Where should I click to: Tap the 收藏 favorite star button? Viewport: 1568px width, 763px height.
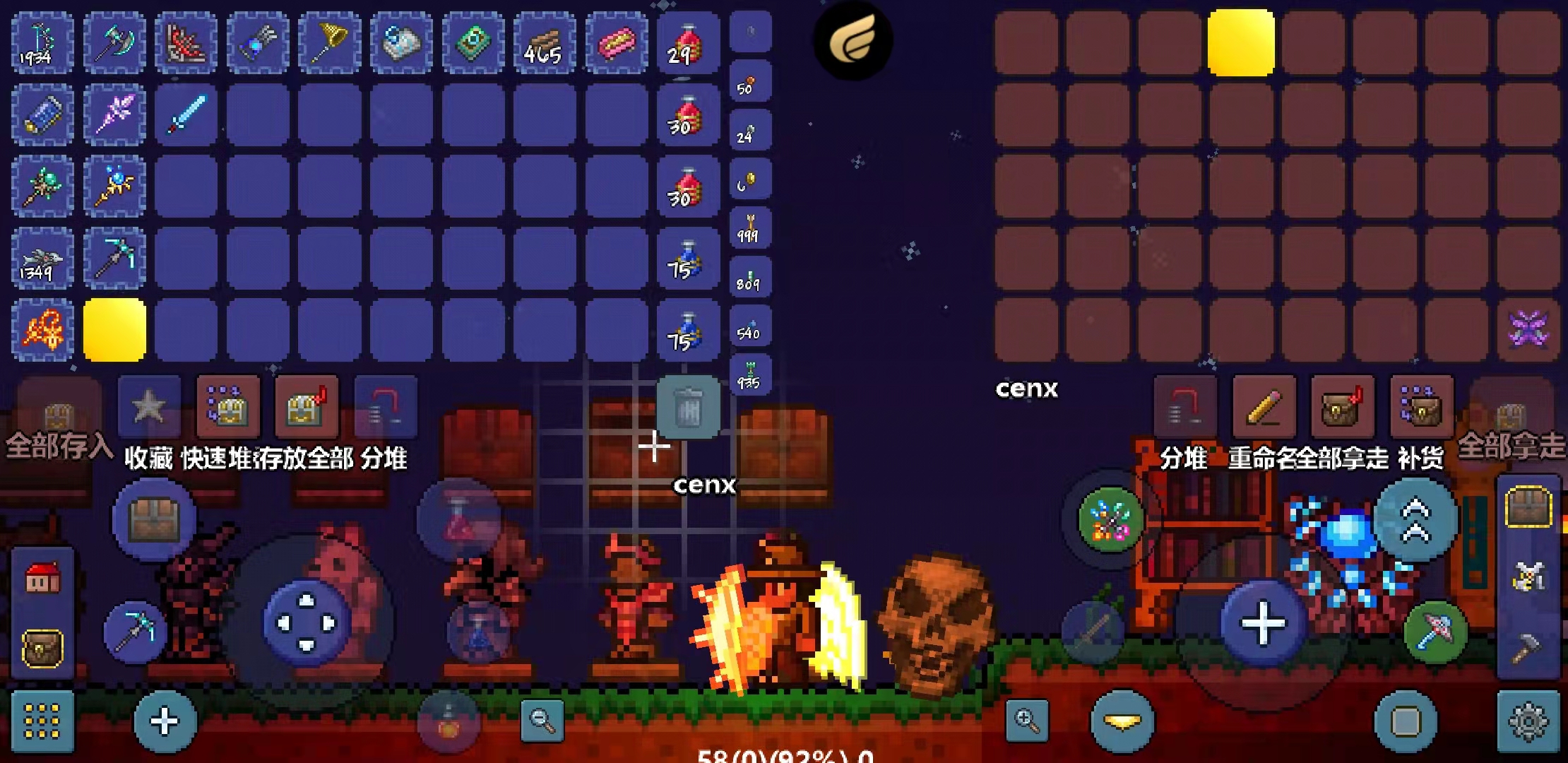[149, 408]
